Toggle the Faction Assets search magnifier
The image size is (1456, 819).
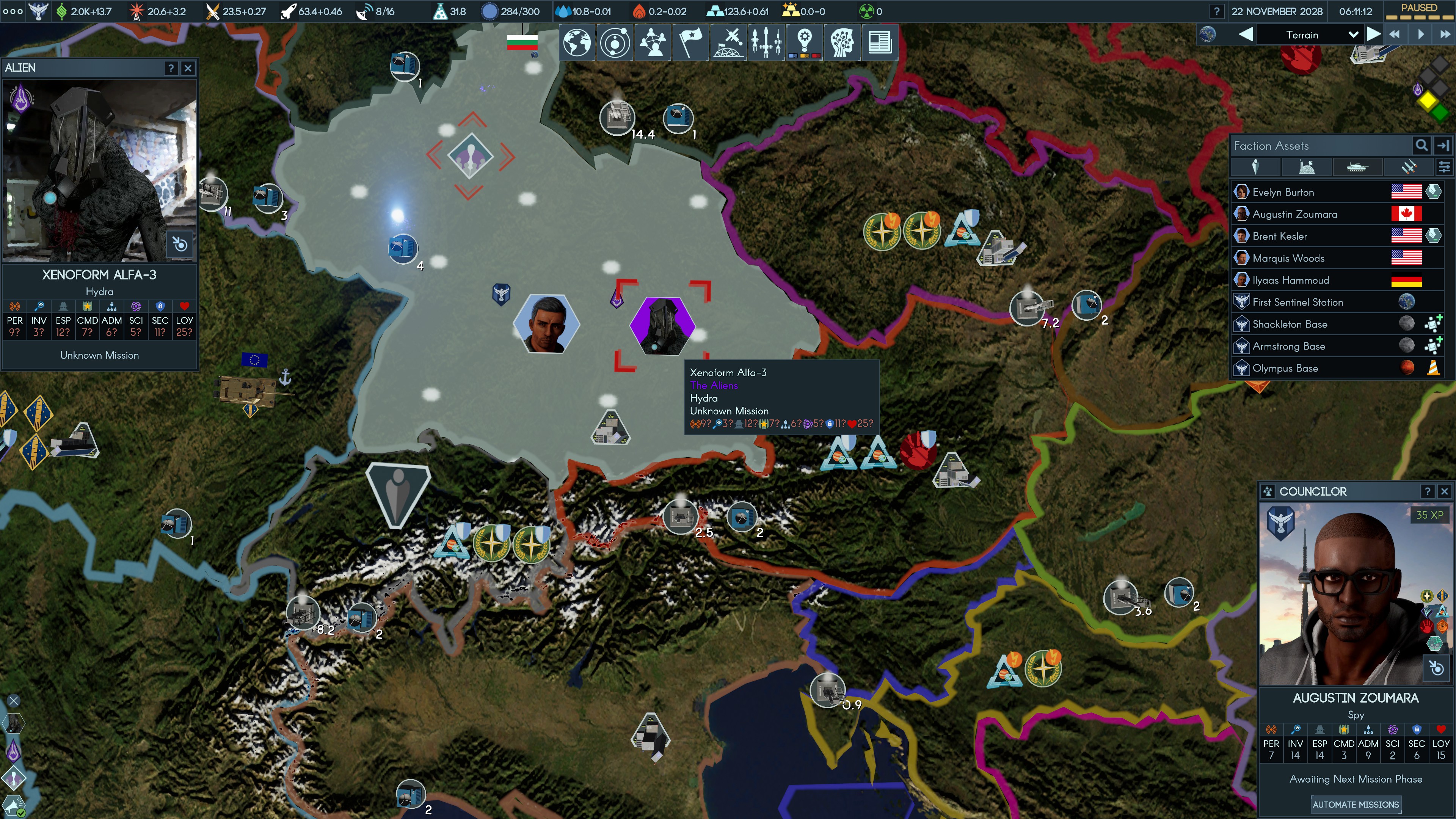1421,145
